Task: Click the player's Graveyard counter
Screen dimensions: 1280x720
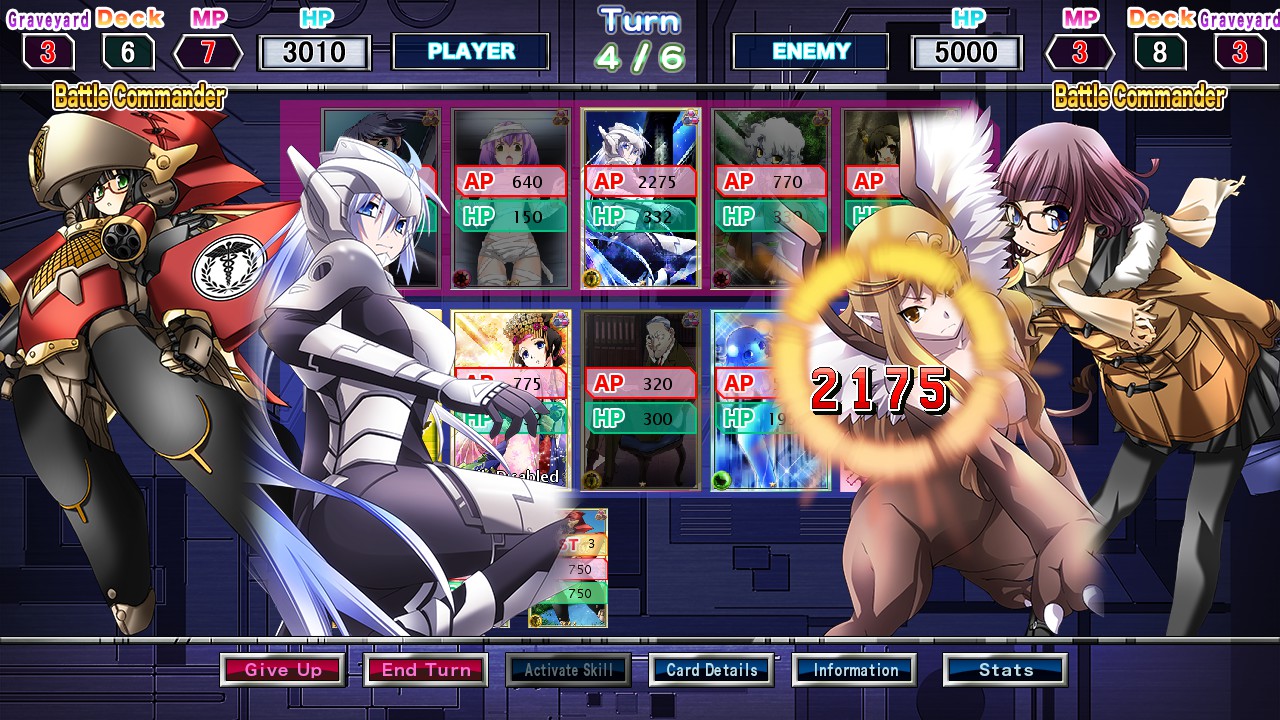Action: click(x=46, y=53)
